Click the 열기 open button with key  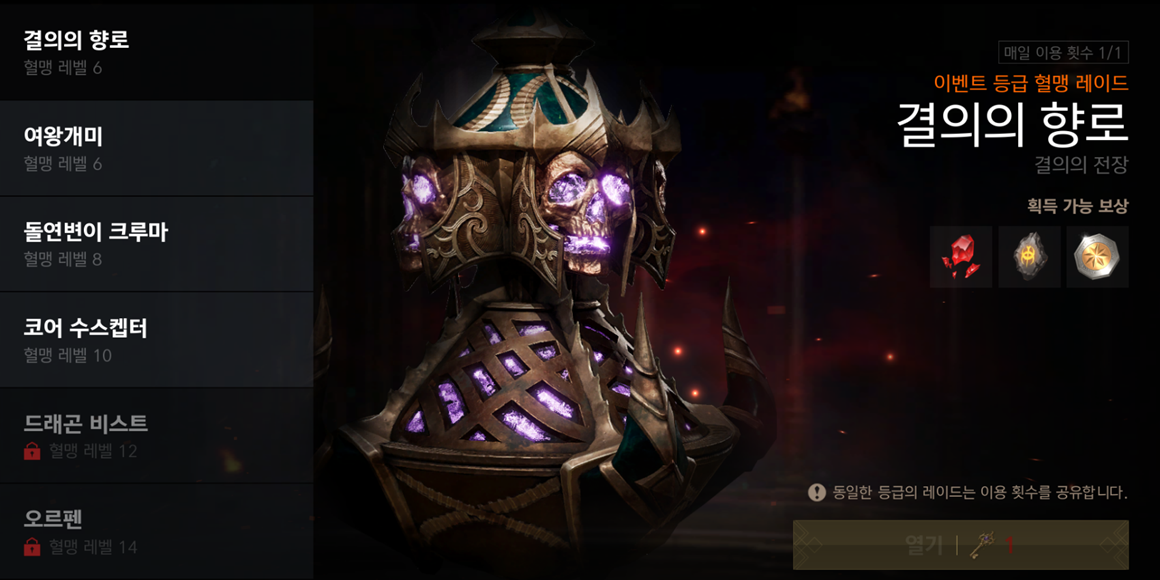[x=960, y=545]
